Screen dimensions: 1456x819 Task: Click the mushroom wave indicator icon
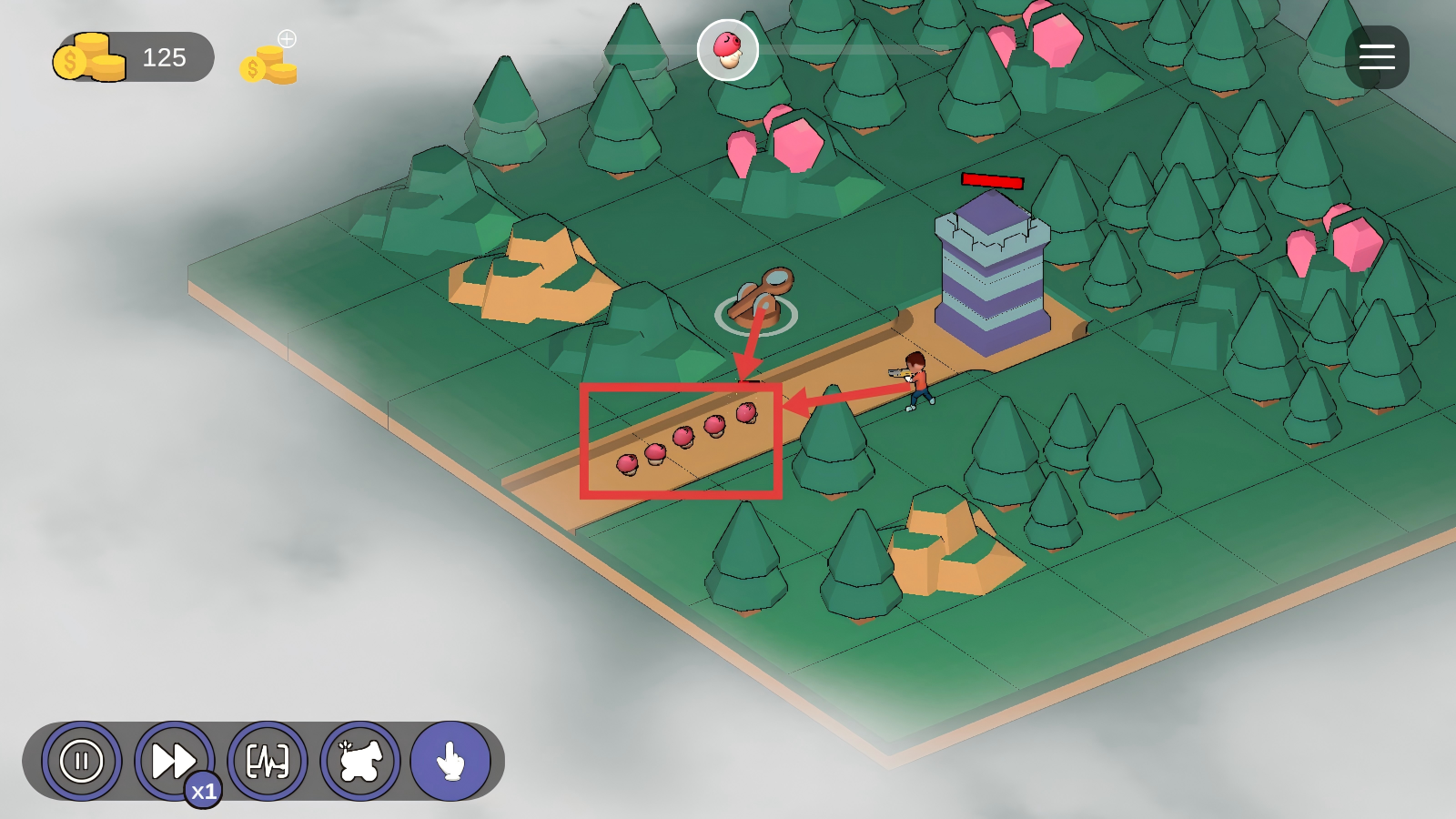(x=728, y=50)
